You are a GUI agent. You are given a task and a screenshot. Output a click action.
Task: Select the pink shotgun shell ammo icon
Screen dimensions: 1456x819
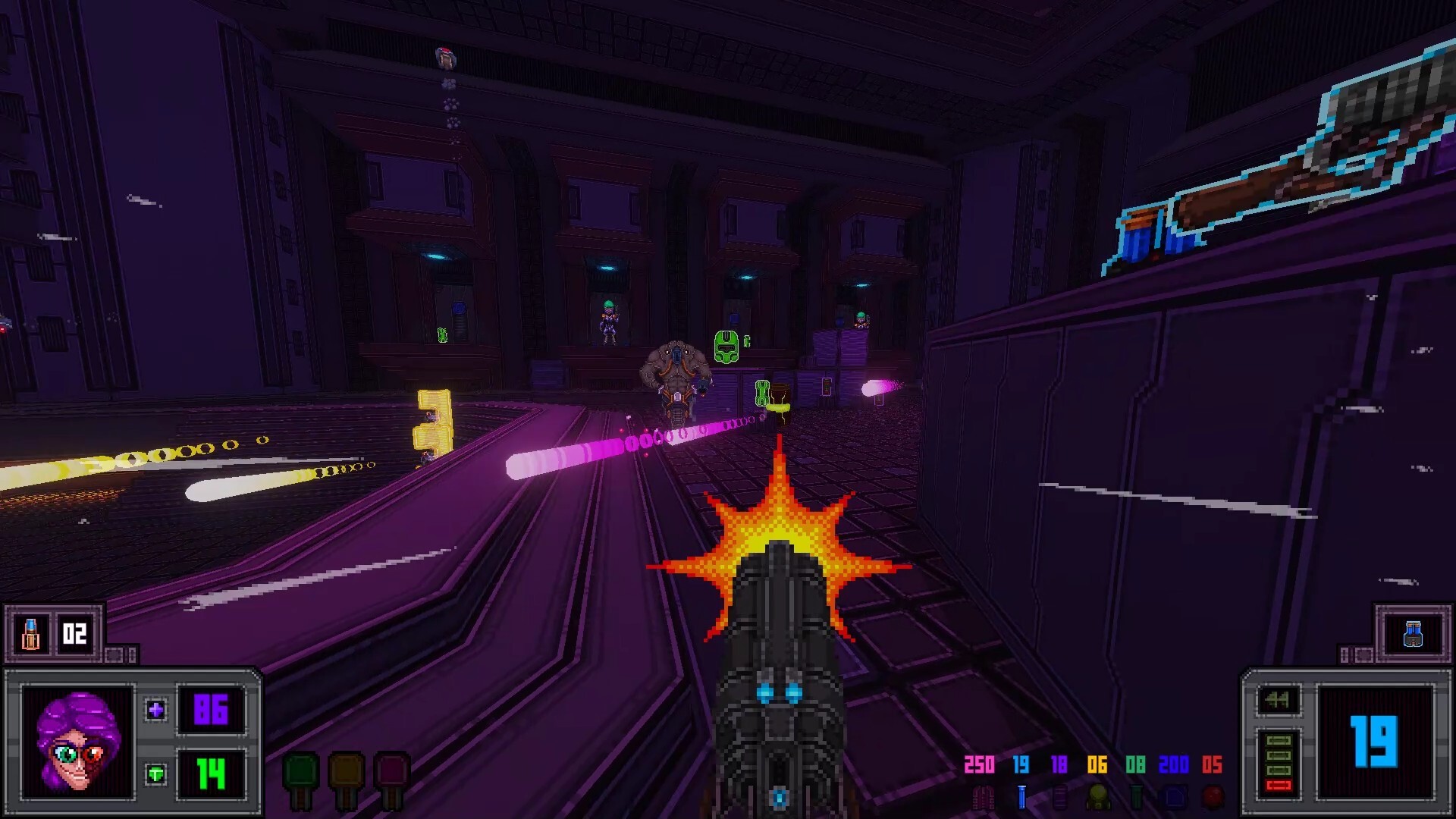point(983,795)
